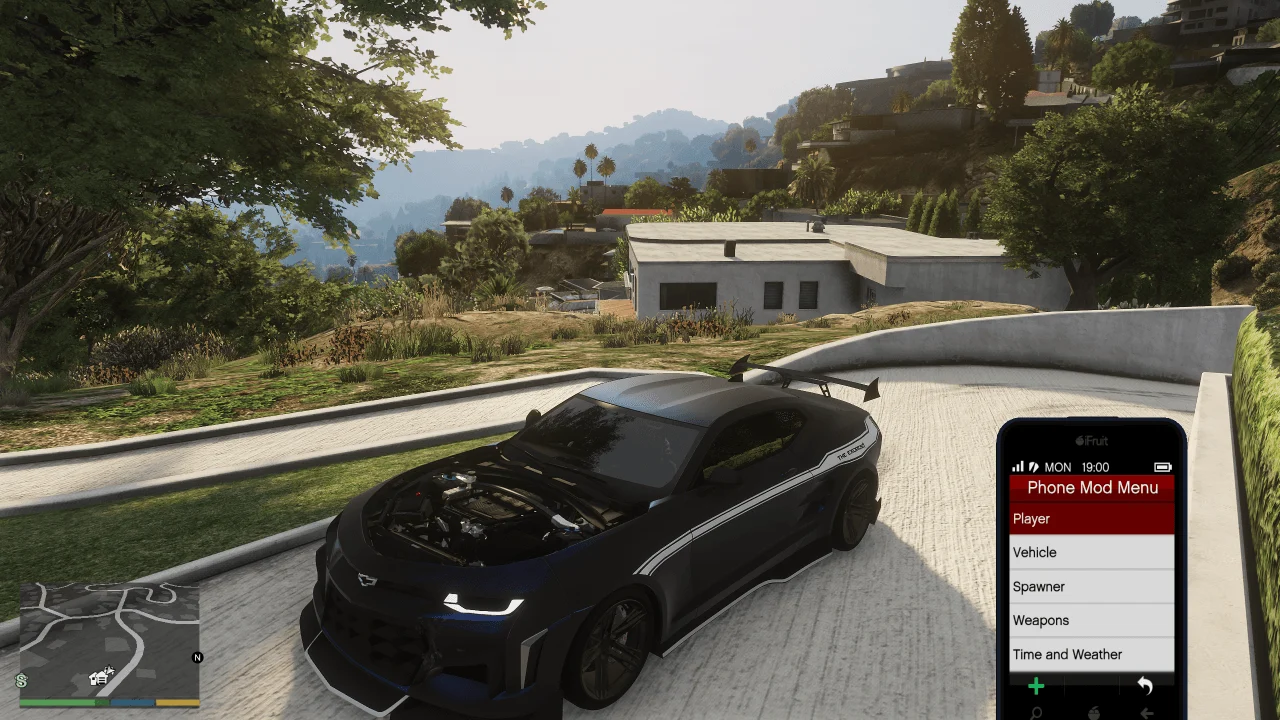Image resolution: width=1280 pixels, height=720 pixels.
Task: Click the data lightning icon in status bar
Action: point(1034,466)
